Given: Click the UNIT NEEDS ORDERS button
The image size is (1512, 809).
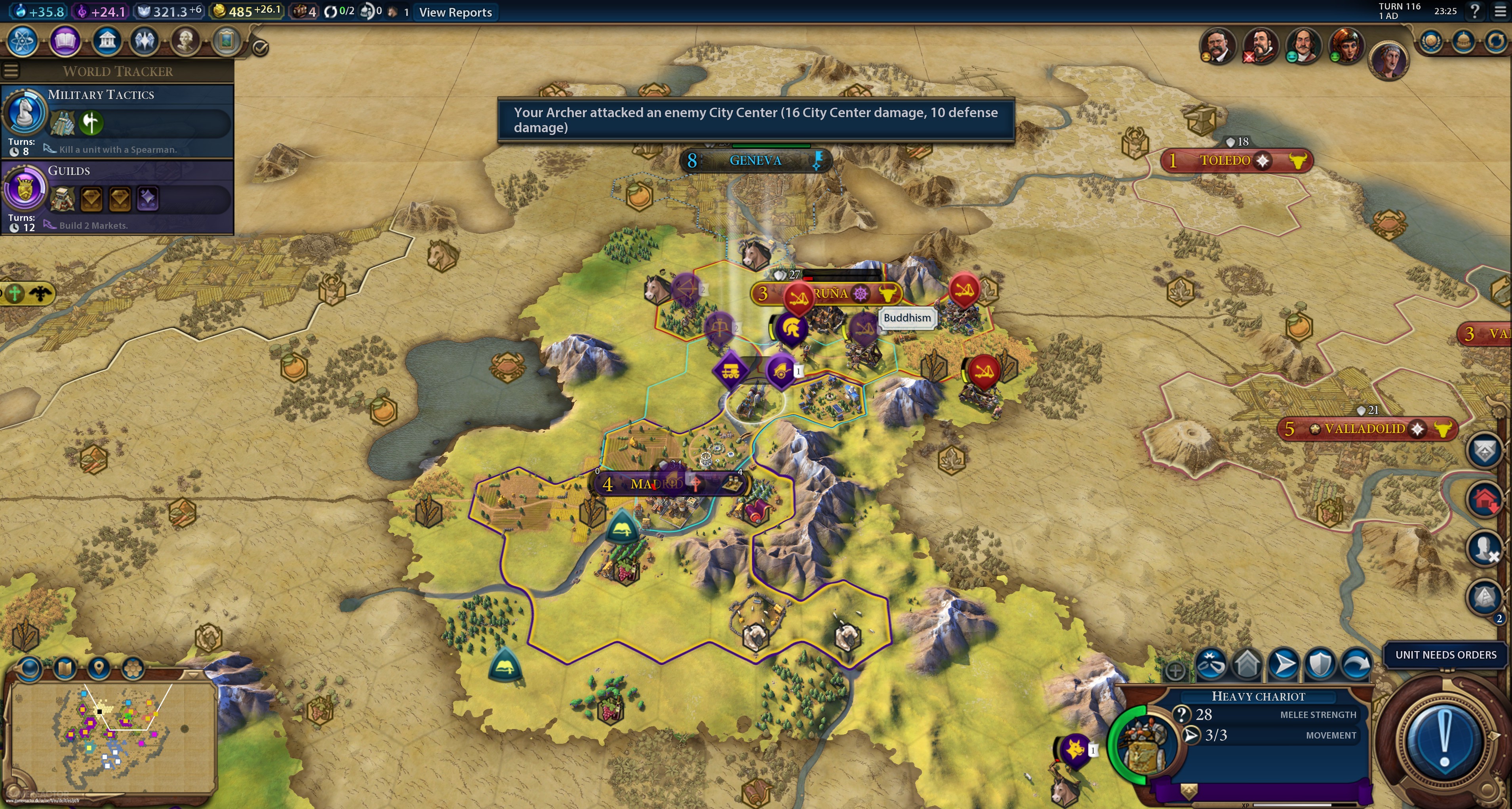Looking at the screenshot, I should click(x=1445, y=655).
